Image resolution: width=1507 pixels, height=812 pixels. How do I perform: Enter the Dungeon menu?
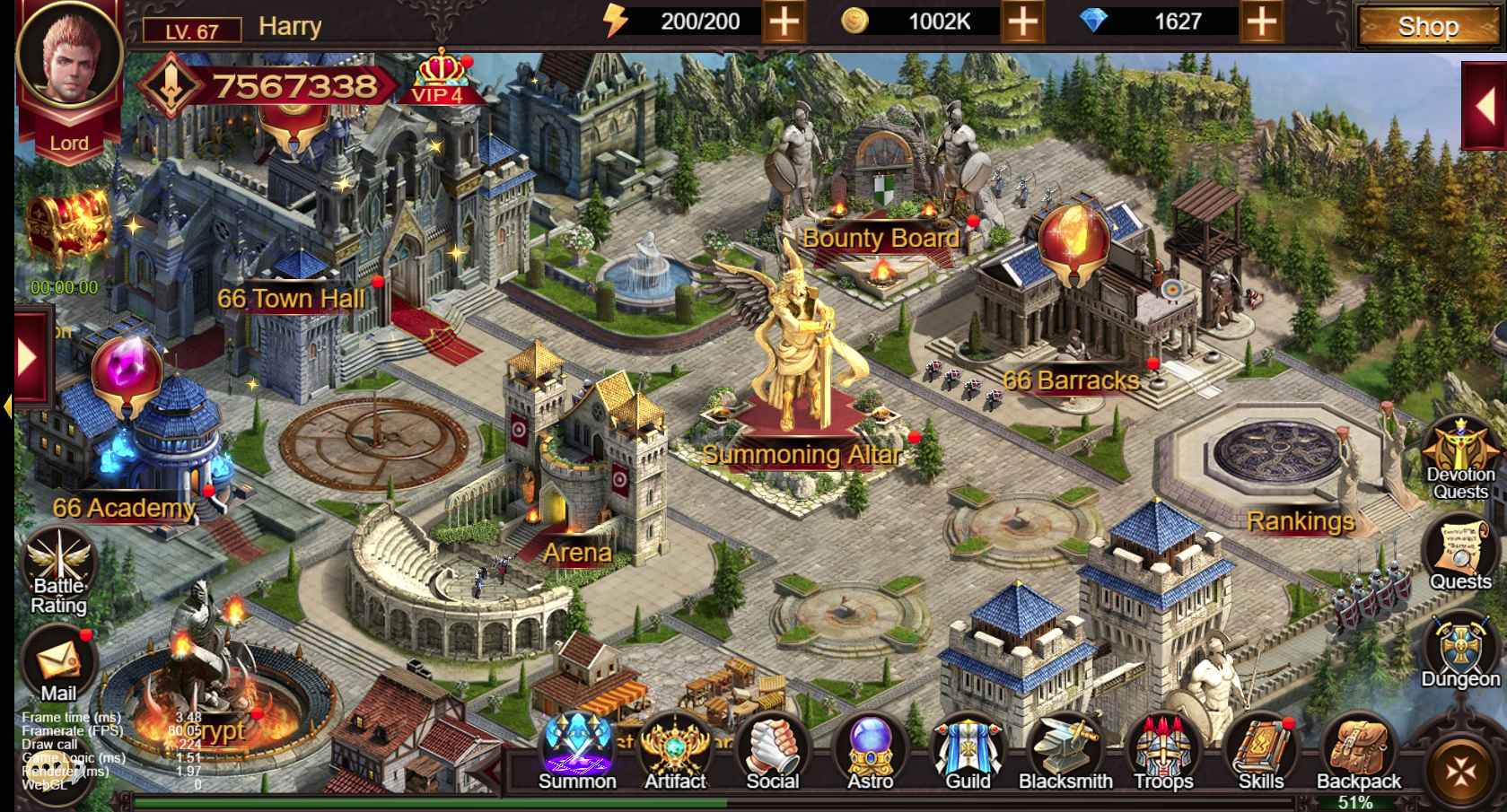click(x=1460, y=650)
